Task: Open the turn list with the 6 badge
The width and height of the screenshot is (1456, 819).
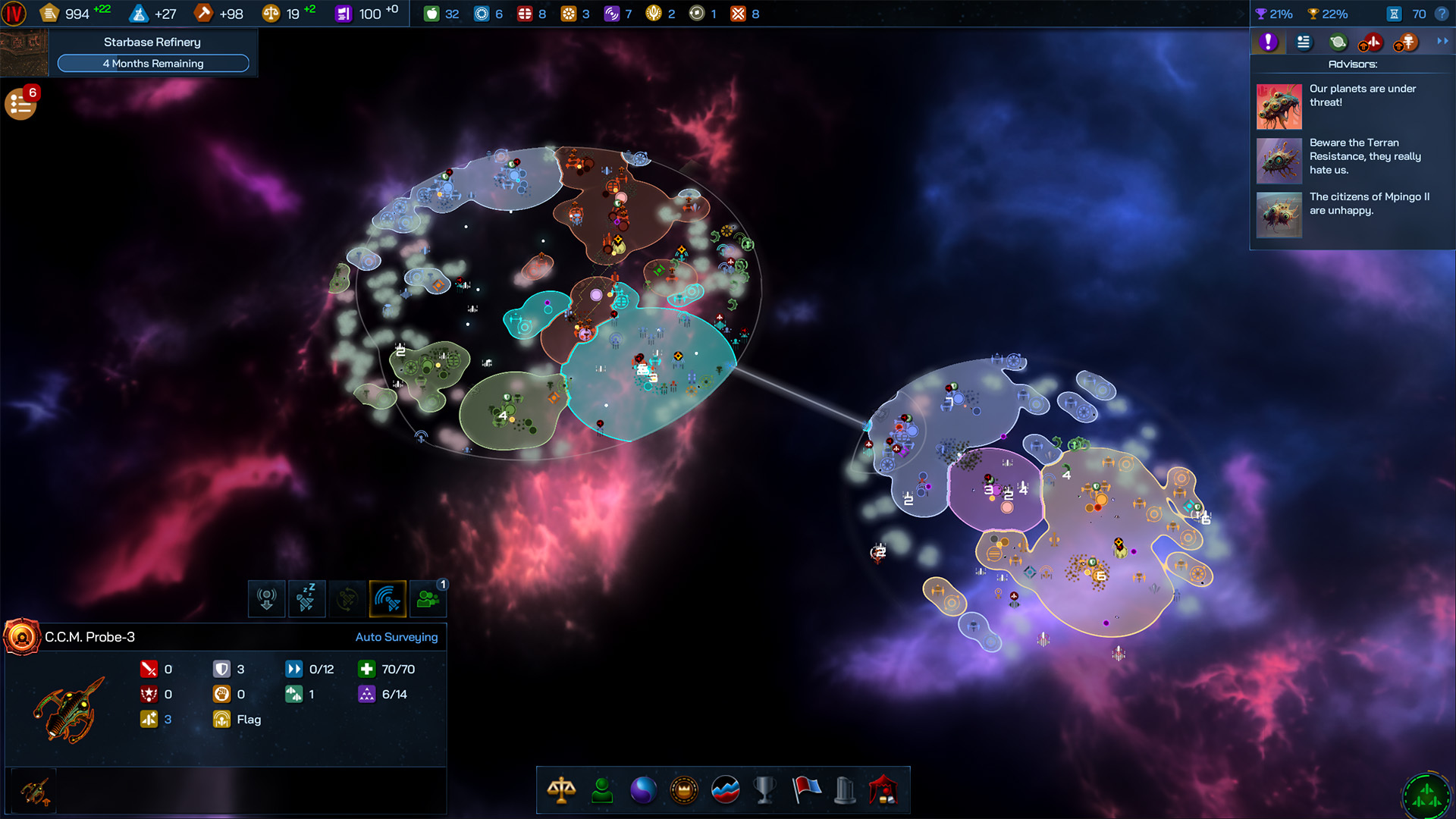Action: tap(20, 102)
